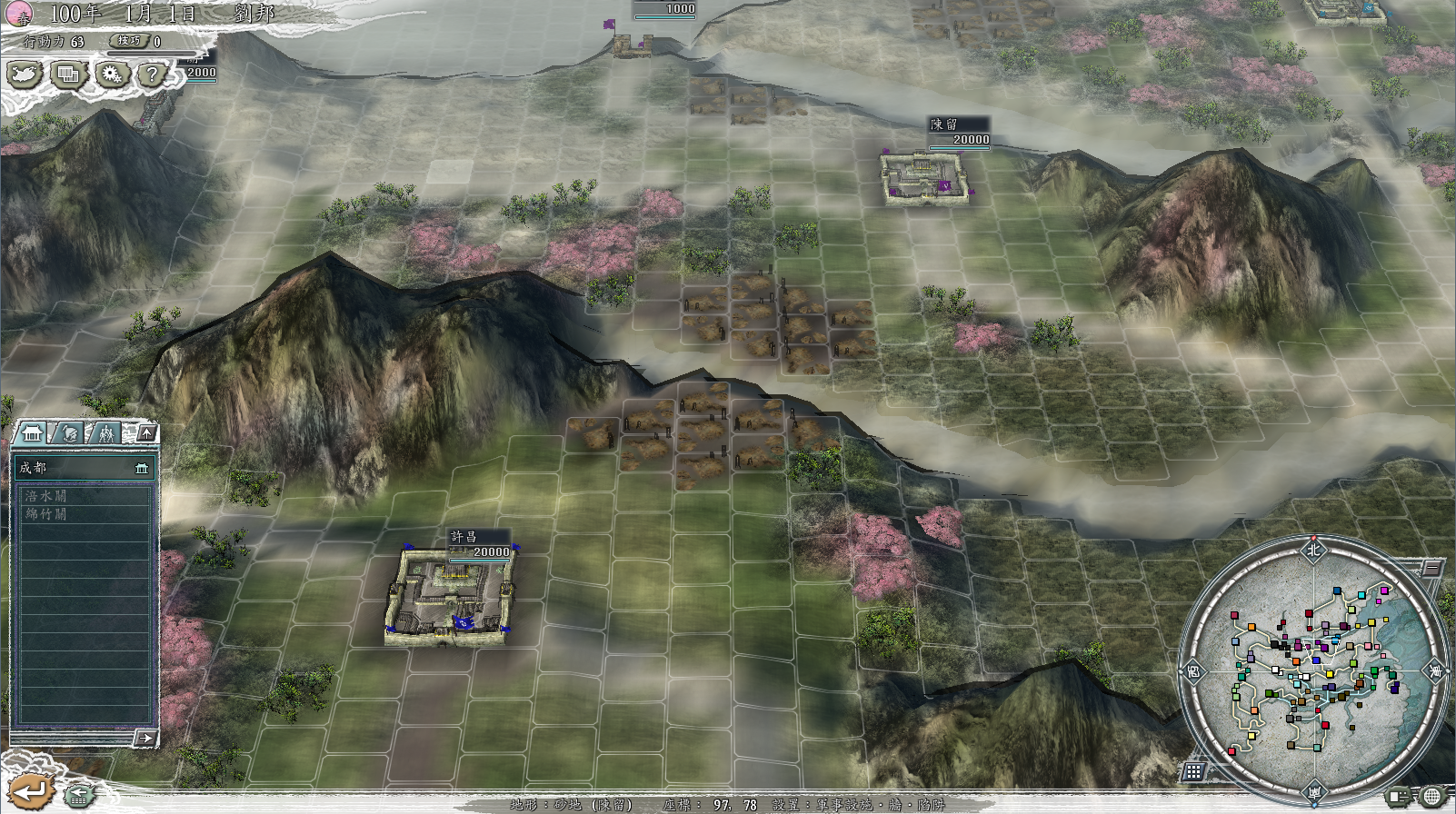The image size is (1456, 814).
Task: Click the message log icon at bottom right
Action: point(1398,796)
